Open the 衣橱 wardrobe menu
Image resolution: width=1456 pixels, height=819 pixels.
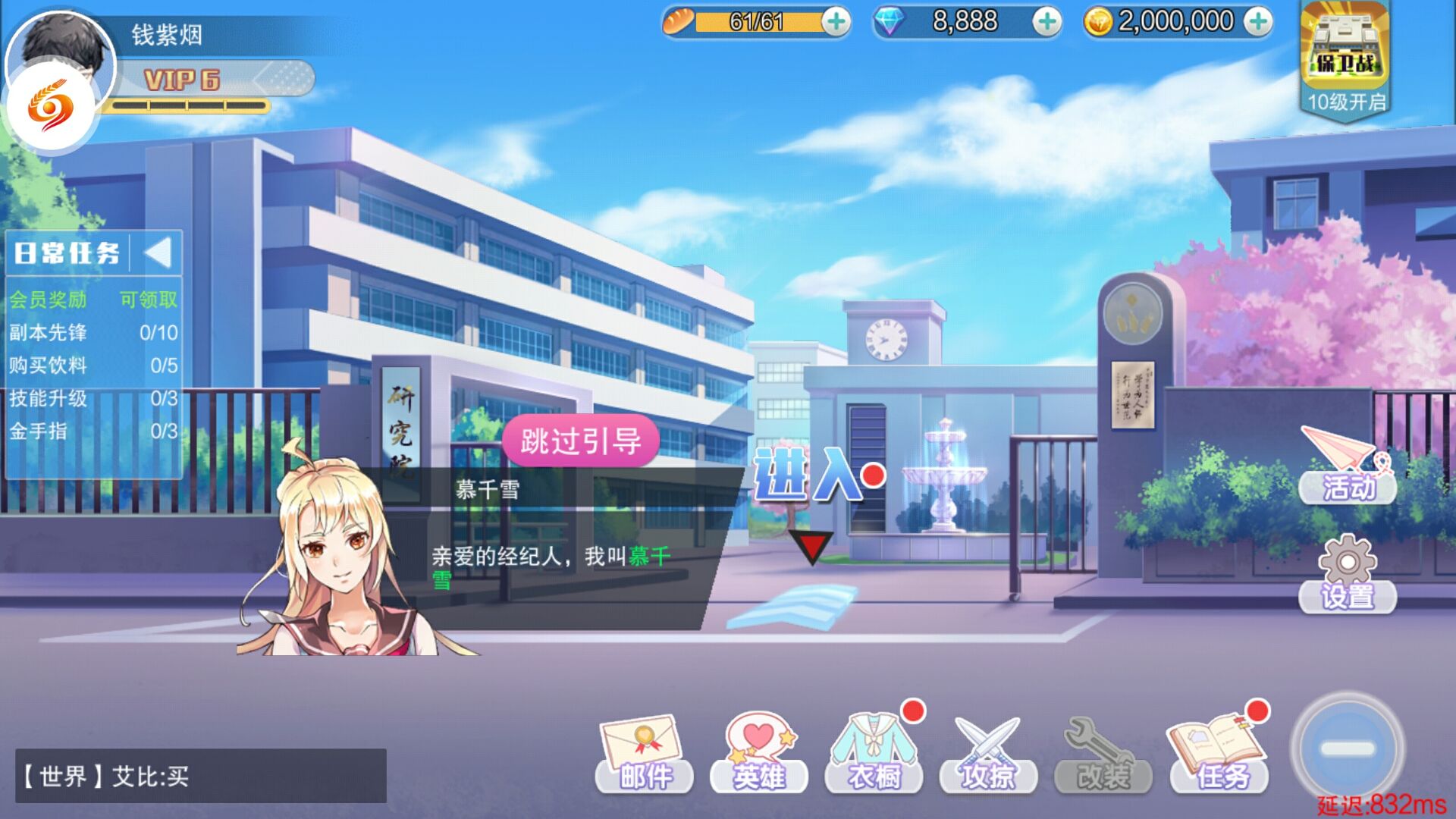874,755
